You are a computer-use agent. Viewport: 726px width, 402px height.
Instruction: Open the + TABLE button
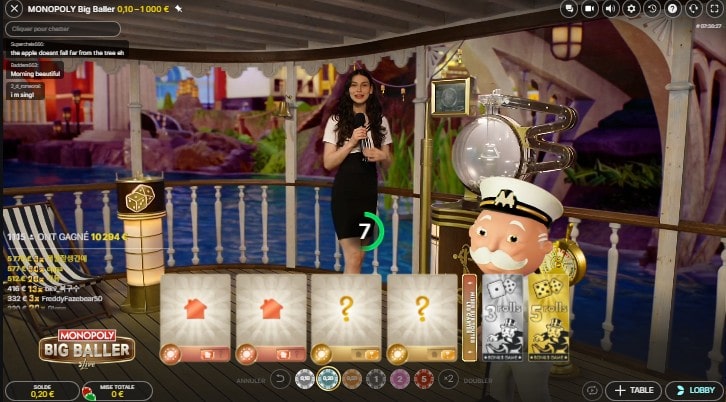click(x=632, y=390)
